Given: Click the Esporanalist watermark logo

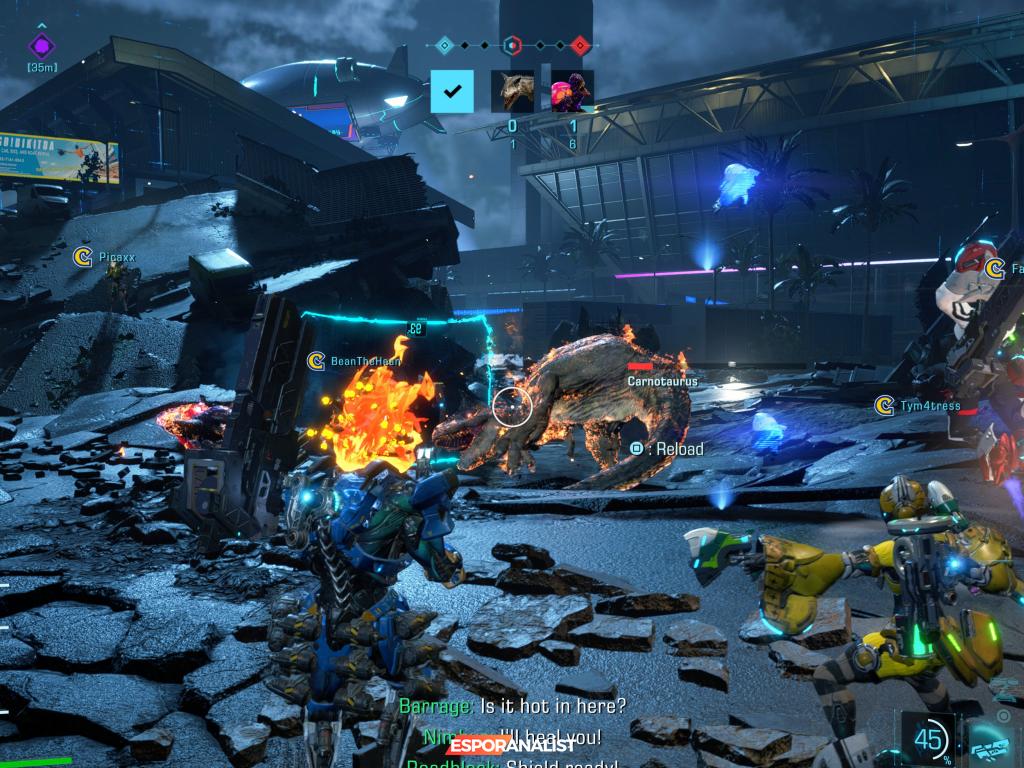Looking at the screenshot, I should [511, 744].
